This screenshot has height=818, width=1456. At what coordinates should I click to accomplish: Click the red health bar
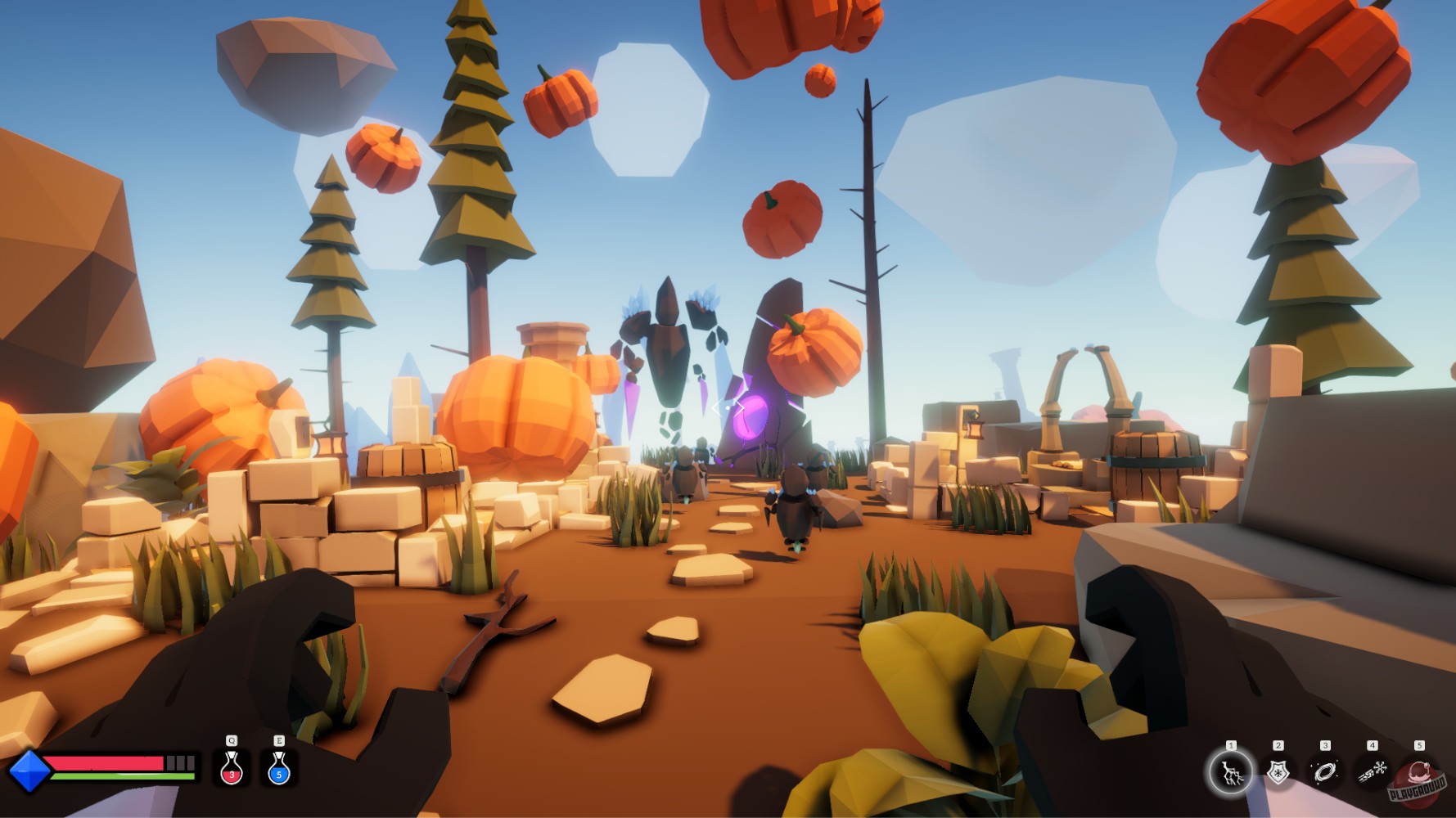(103, 762)
